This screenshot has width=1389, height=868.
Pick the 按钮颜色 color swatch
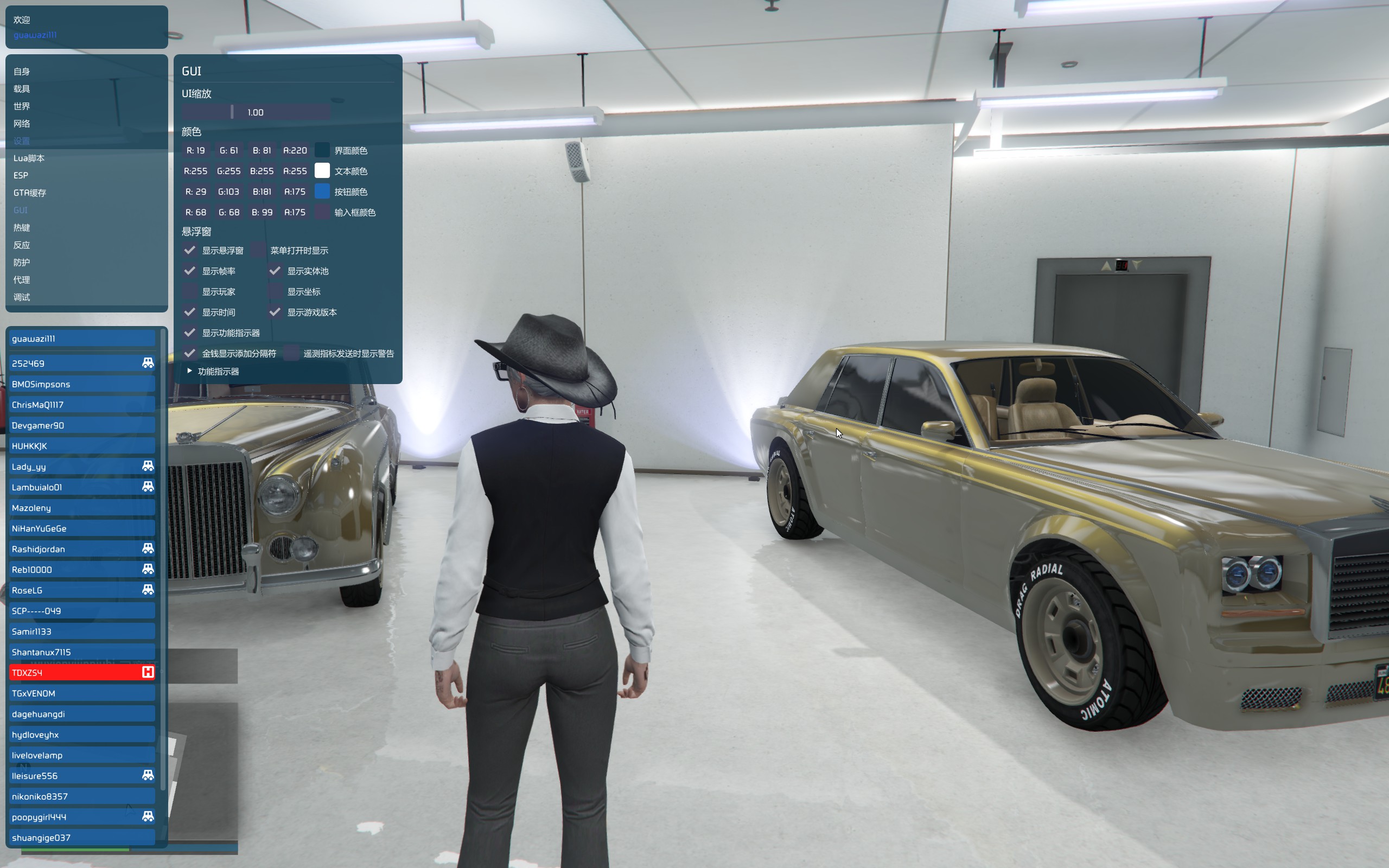[322, 192]
